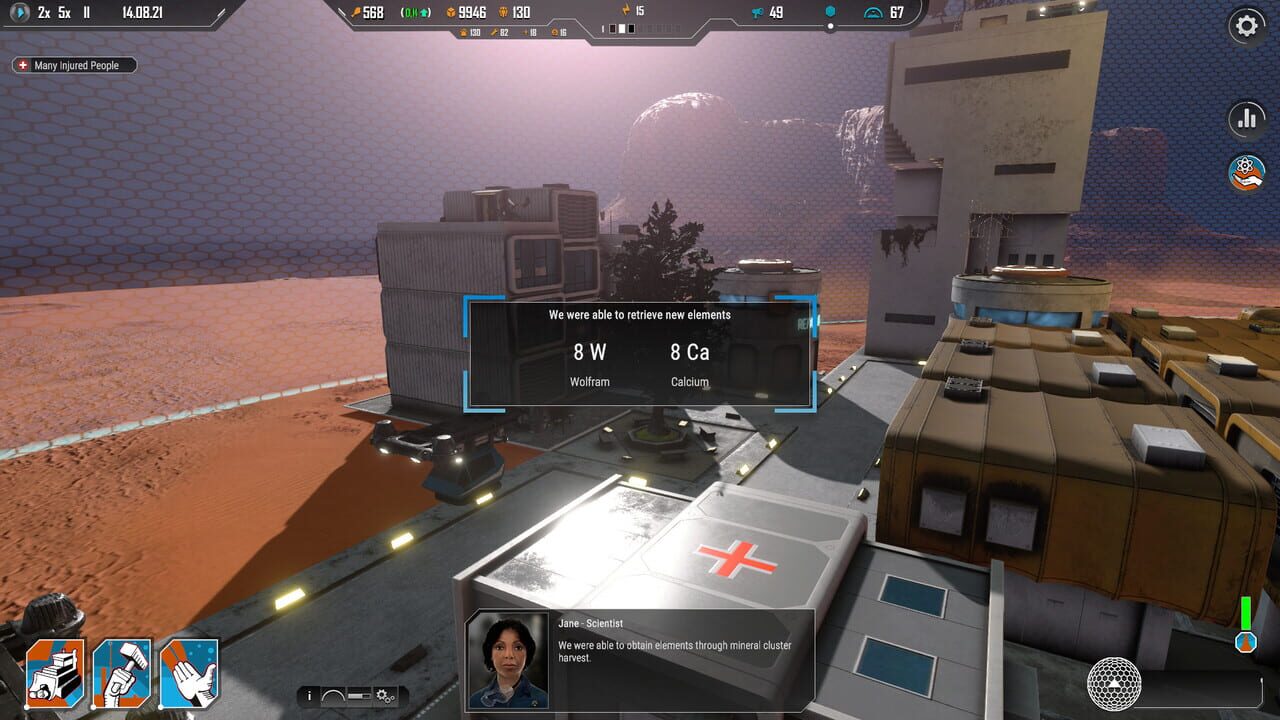Open the minimap globe

click(1111, 683)
